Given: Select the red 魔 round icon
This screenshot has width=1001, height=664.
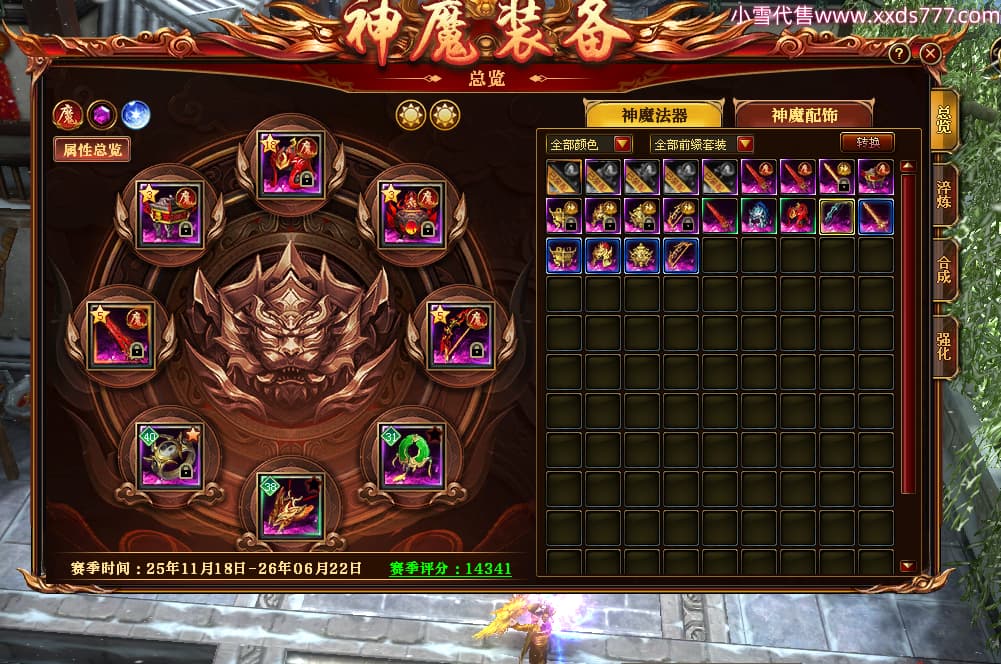Looking at the screenshot, I should [x=68, y=114].
